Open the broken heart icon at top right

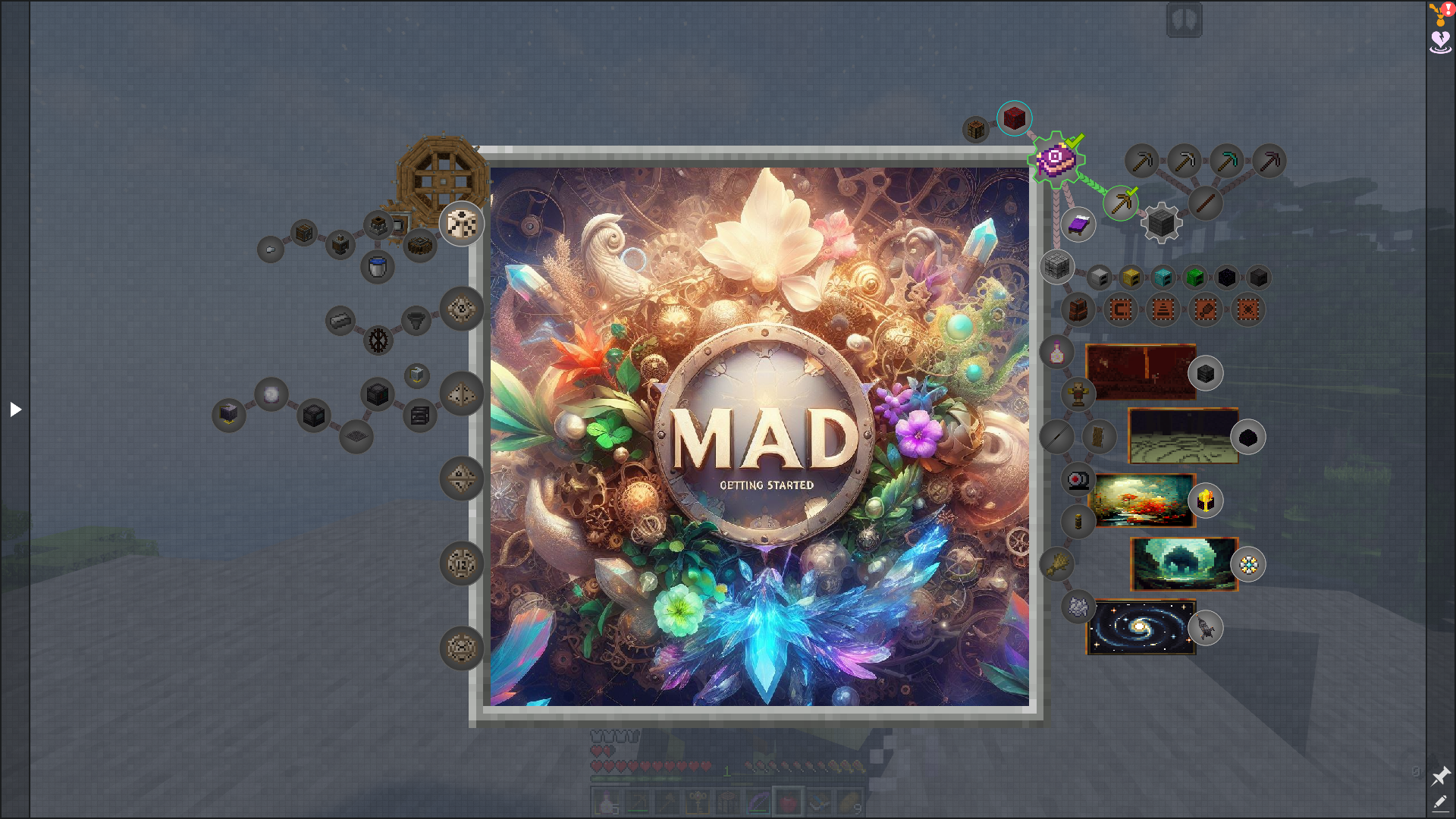[x=1440, y=41]
